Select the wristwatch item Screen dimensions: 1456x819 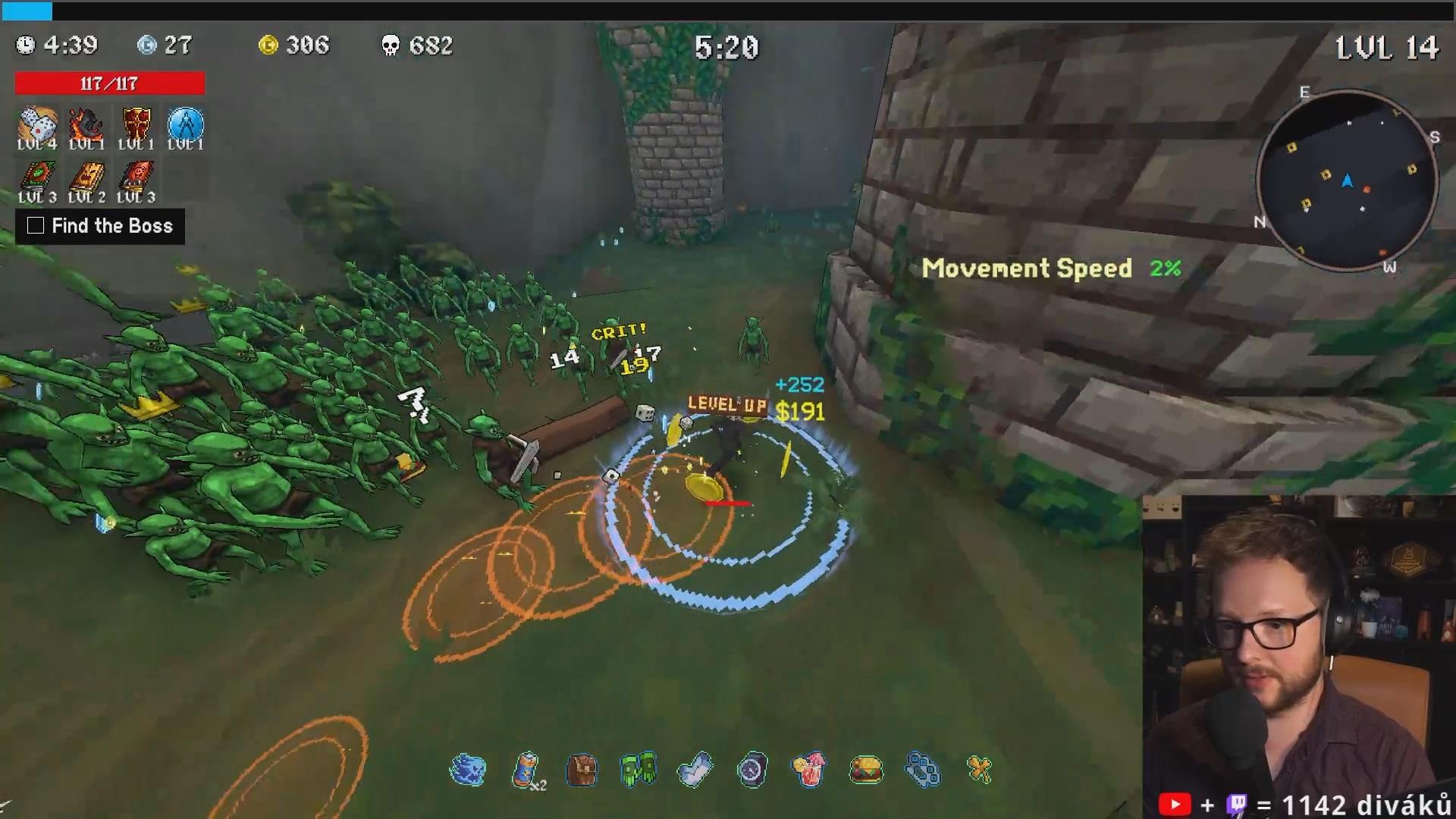(752, 770)
